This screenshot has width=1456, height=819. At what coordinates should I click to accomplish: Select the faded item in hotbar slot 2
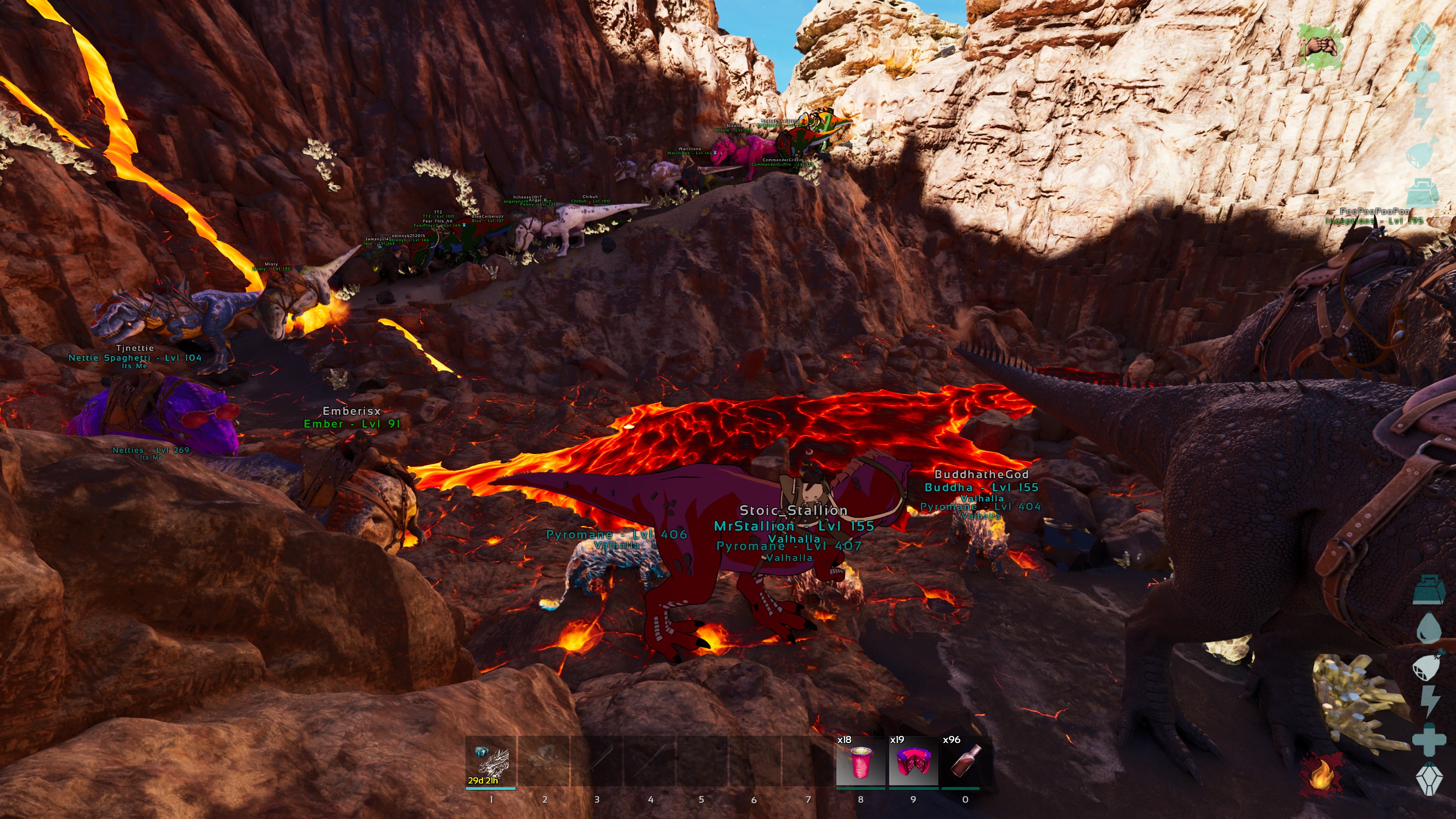(x=544, y=761)
